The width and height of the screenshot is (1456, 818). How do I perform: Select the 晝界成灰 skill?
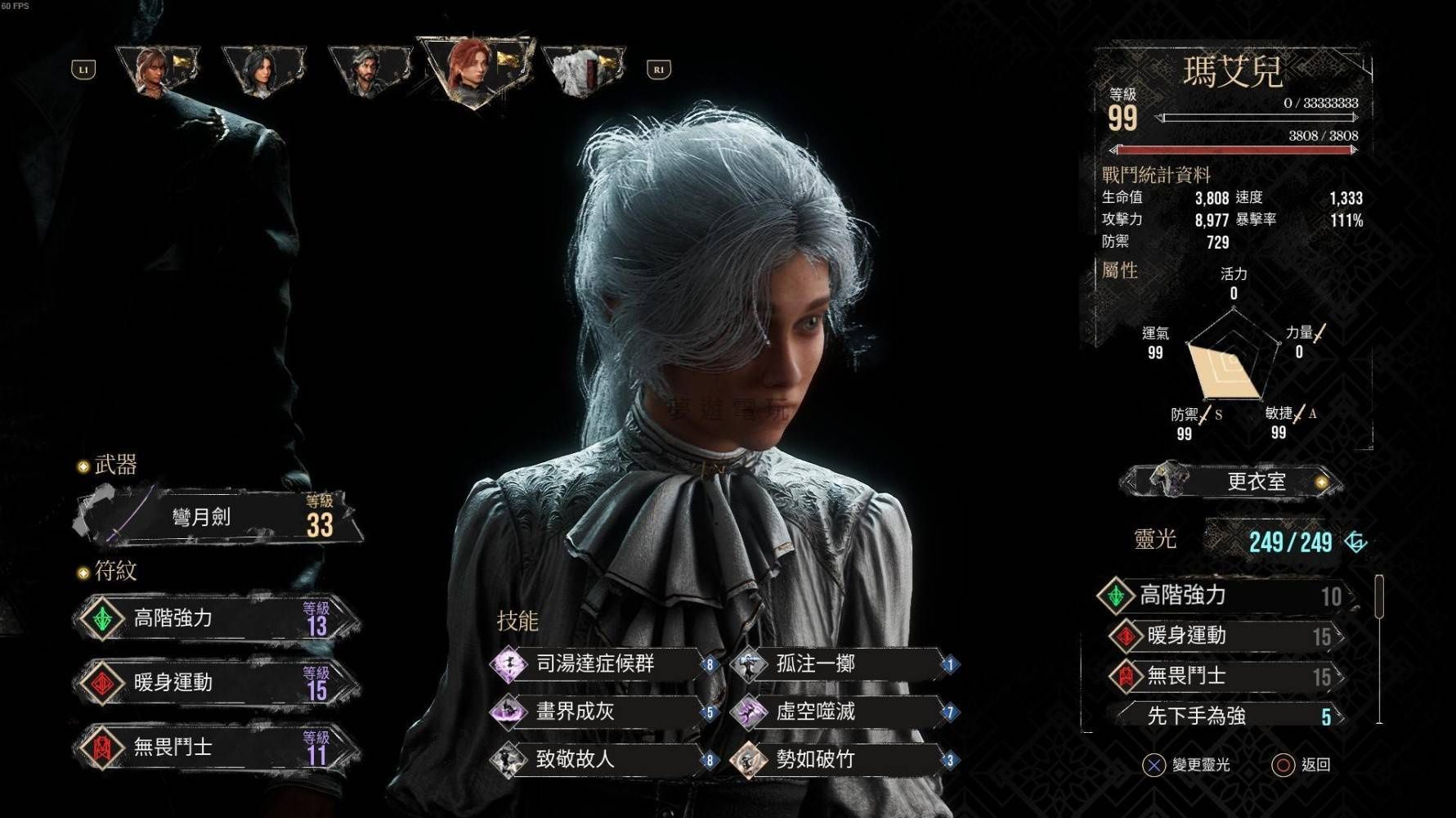[x=597, y=712]
